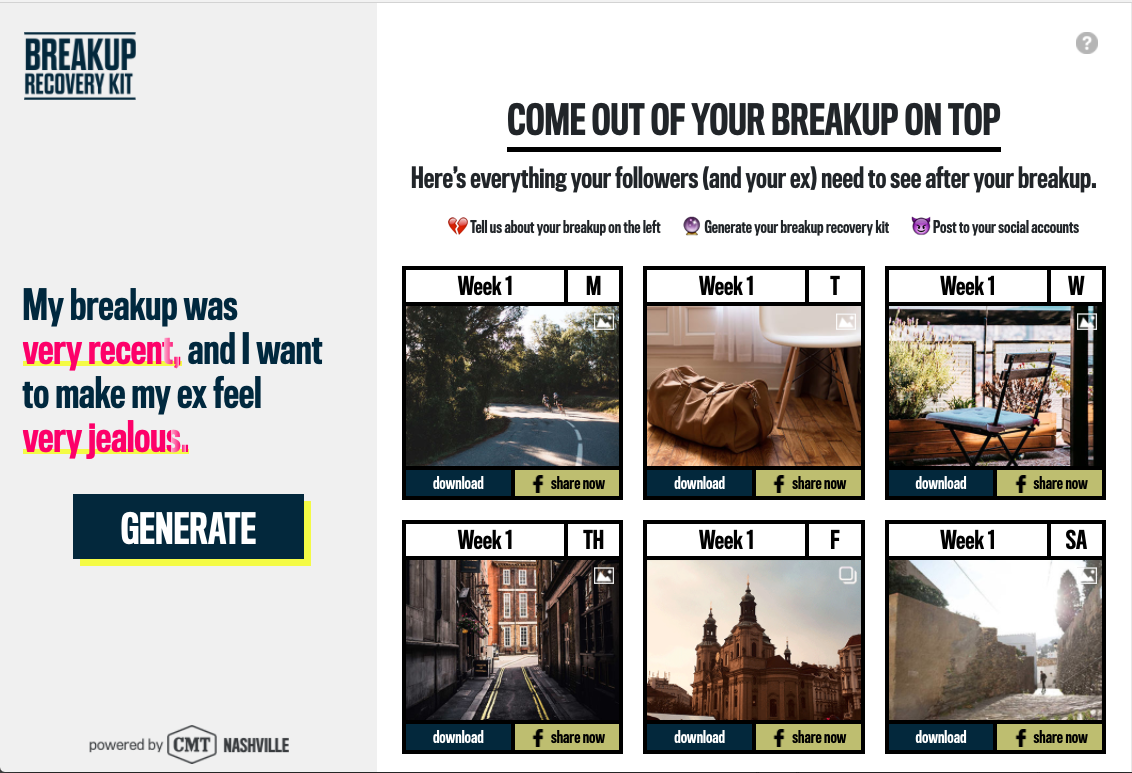This screenshot has width=1132, height=773.
Task: Download the Week 1 Saturday image
Action: point(941,737)
